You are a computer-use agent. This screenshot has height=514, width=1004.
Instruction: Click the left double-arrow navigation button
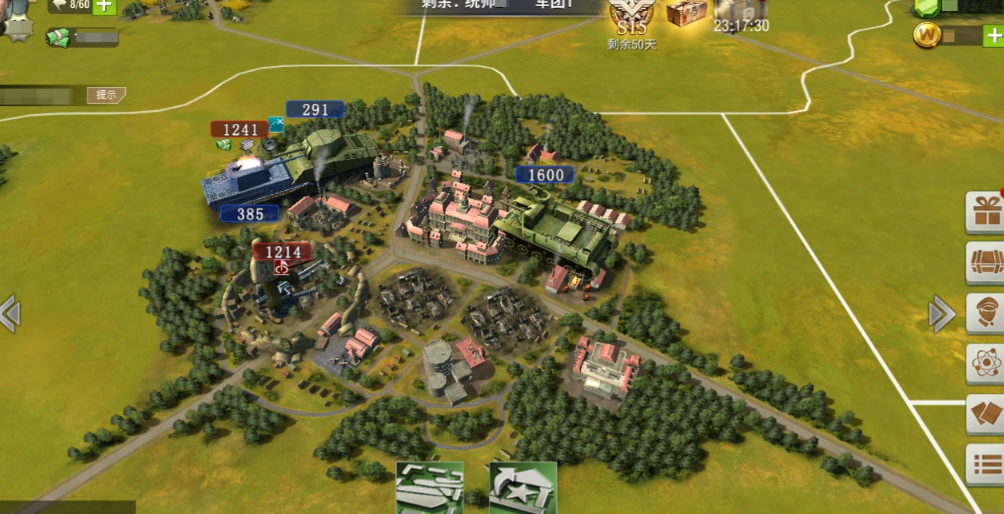point(10,313)
